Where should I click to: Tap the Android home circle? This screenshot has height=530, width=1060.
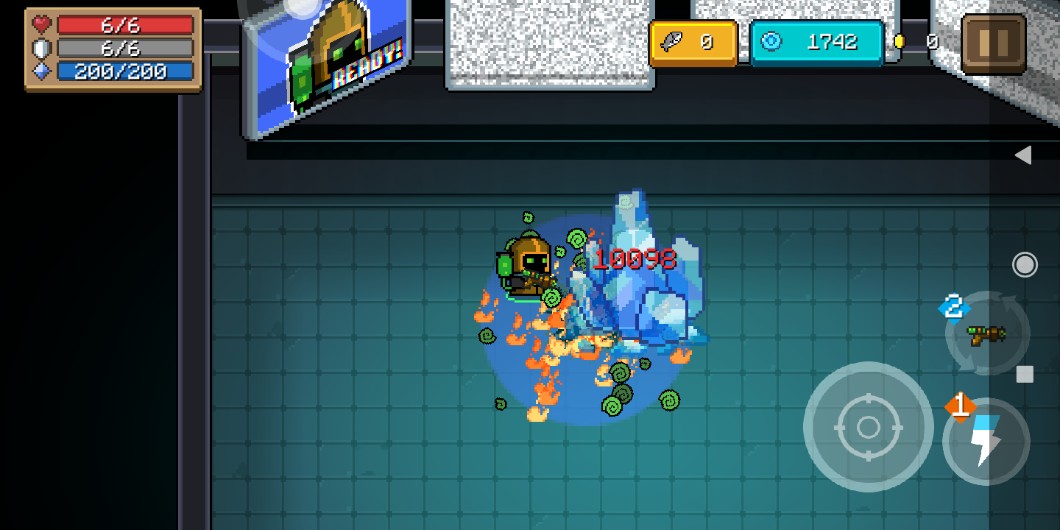(x=1024, y=264)
